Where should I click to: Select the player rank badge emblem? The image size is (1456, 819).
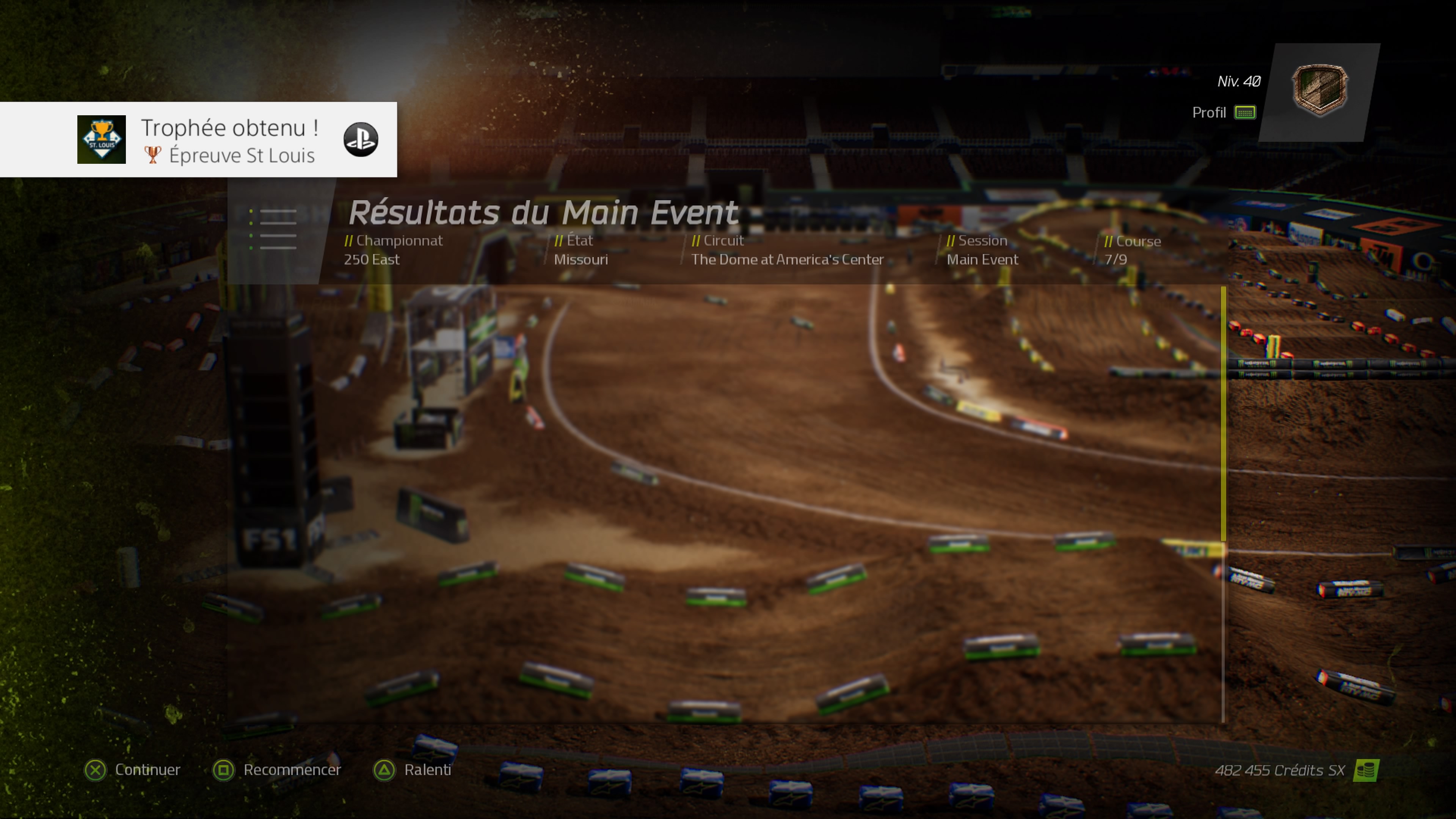[1319, 91]
